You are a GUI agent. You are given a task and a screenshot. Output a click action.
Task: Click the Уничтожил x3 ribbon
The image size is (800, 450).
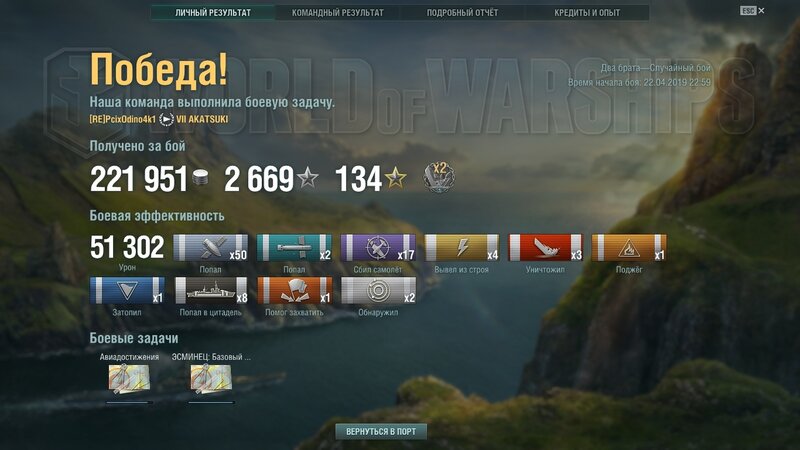coord(546,247)
